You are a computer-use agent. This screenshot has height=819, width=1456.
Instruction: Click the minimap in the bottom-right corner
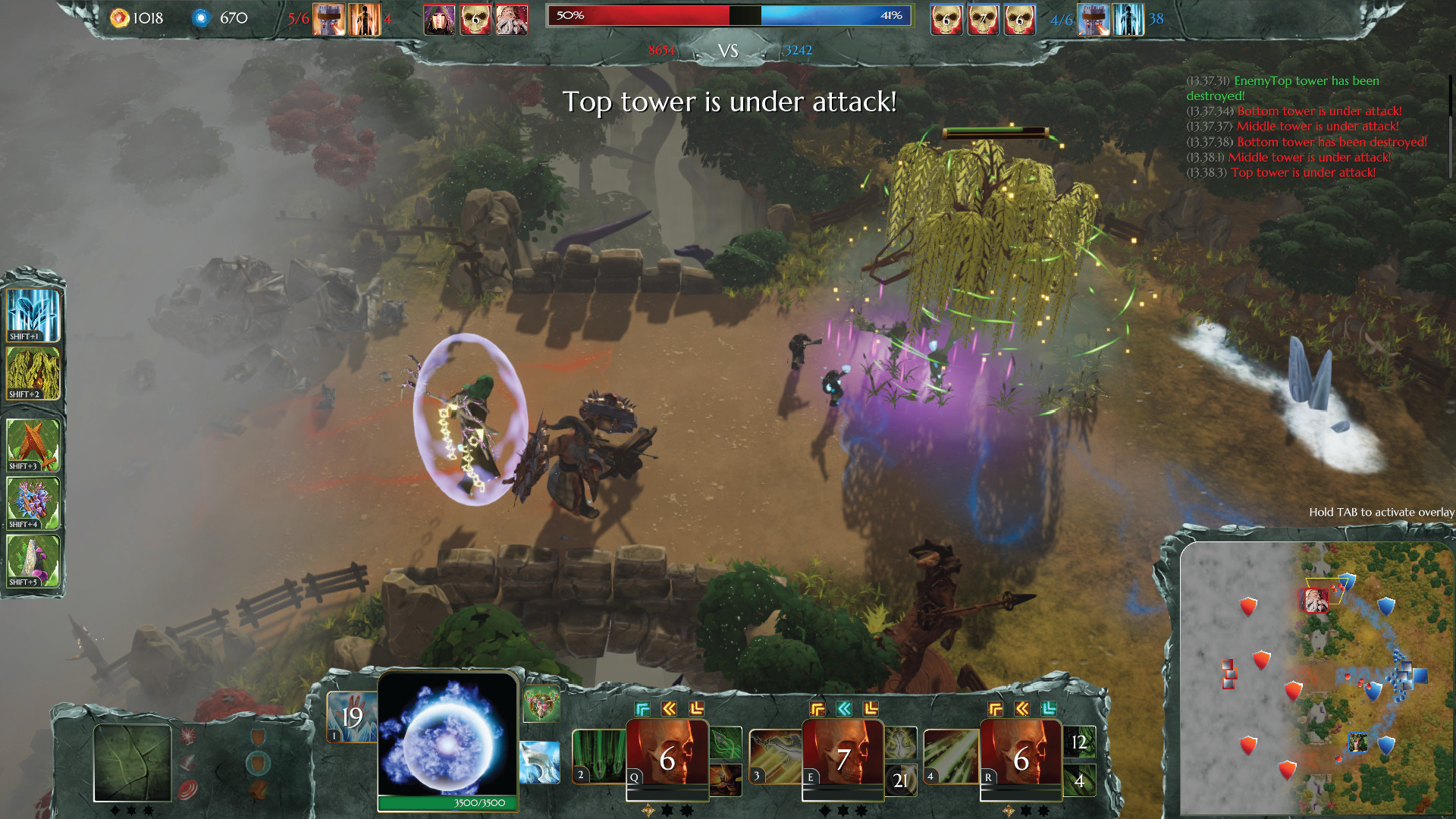tap(1319, 682)
